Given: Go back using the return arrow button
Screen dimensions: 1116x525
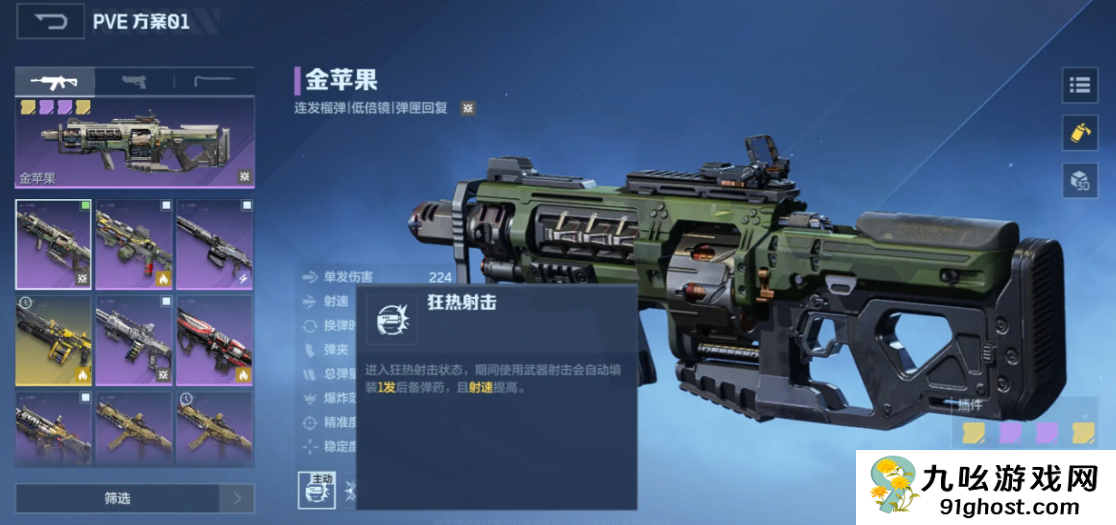Looking at the screenshot, I should (49, 22).
